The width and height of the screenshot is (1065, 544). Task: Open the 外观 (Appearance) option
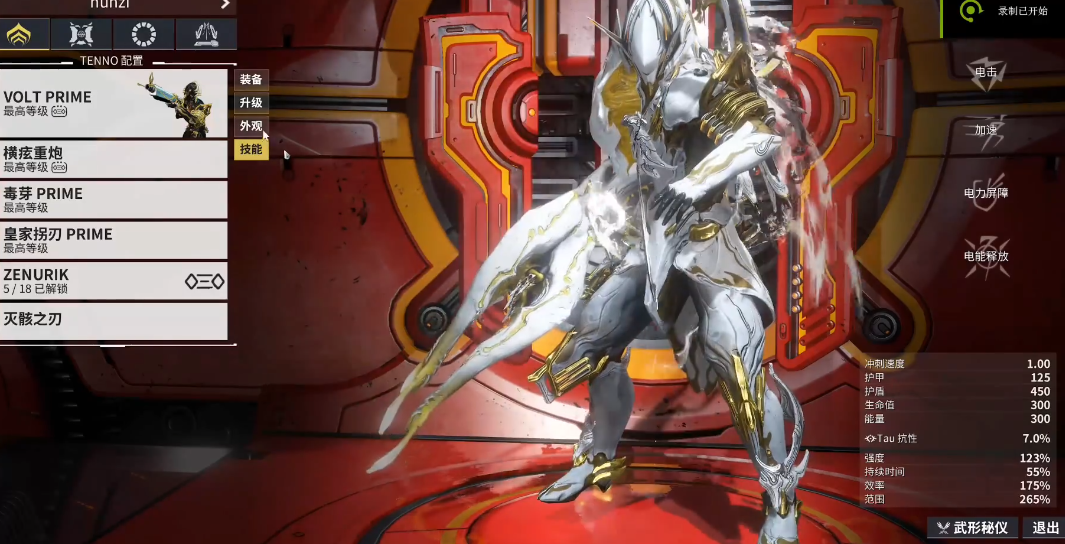[251, 126]
